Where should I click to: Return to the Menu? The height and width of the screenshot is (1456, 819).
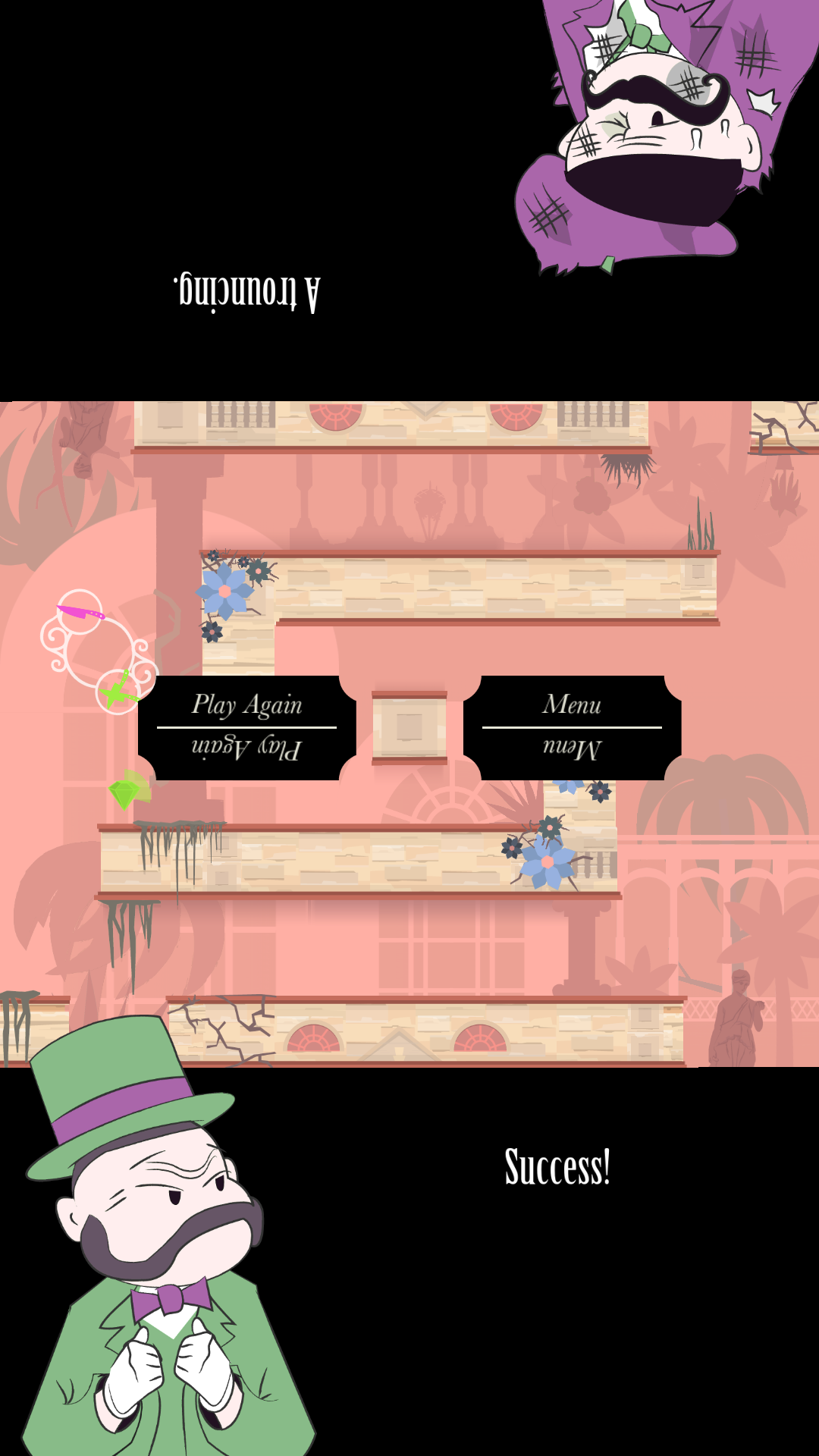click(572, 706)
